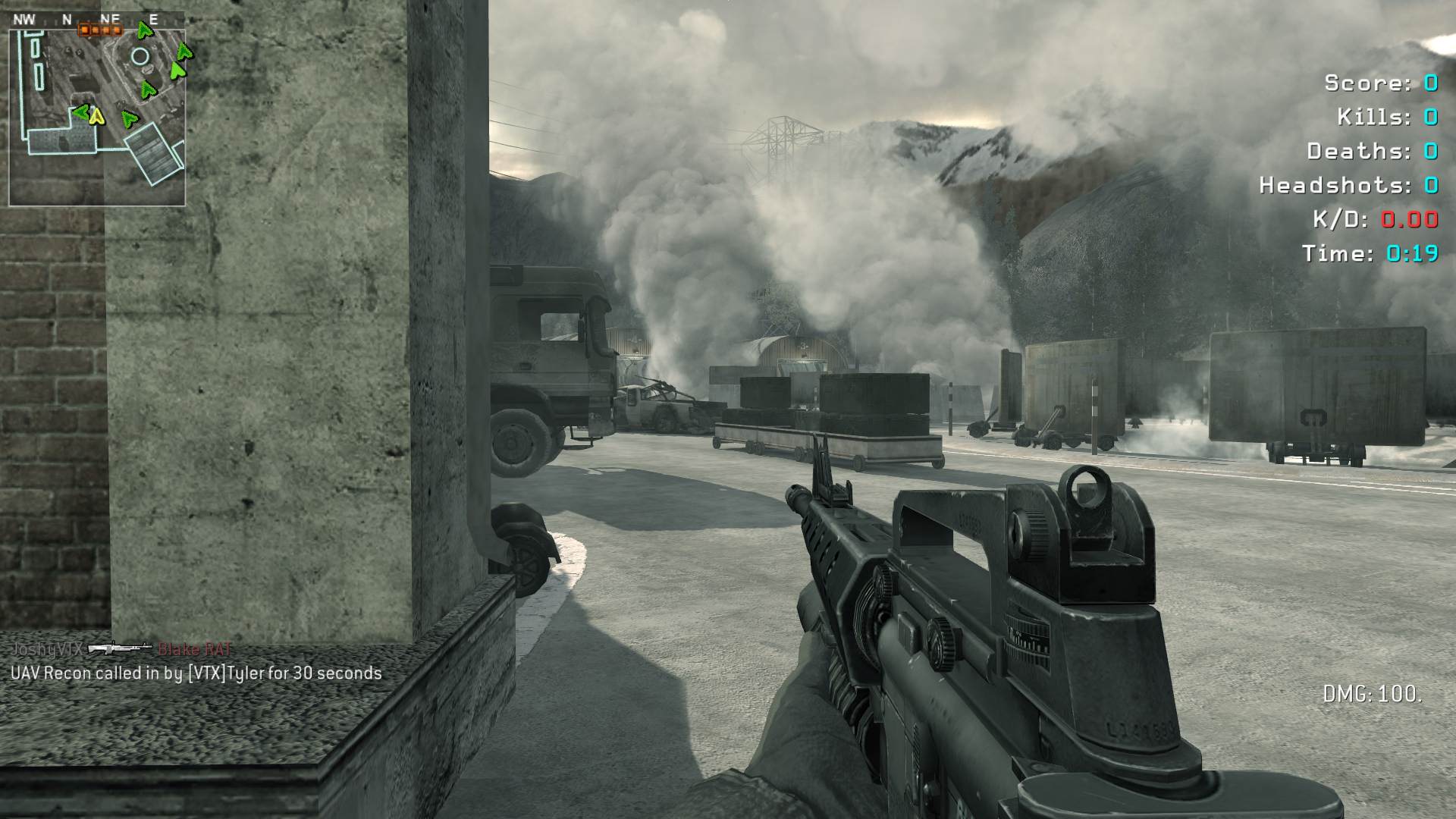1456x819 pixels.
Task: Click the minimap in the corner
Action: point(97,110)
